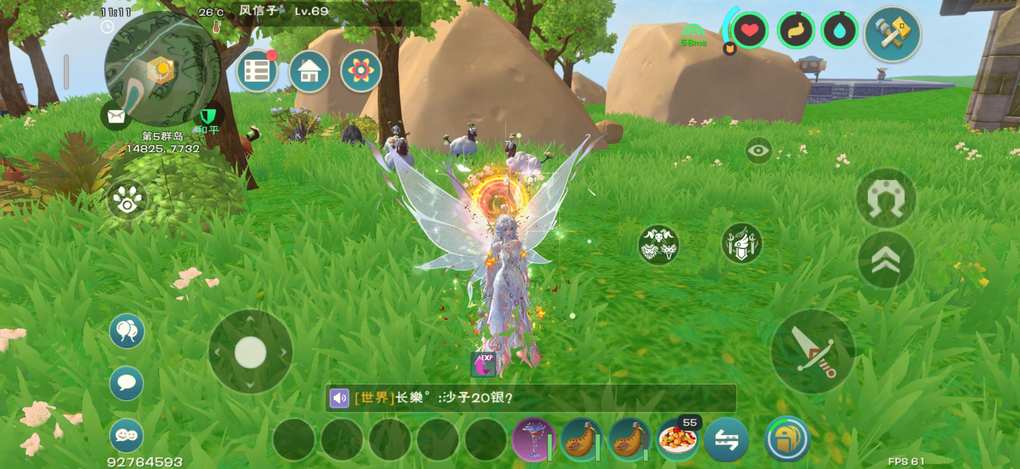Switch hotbar with the swap arrows button
This screenshot has height=469, width=1020.
point(725,439)
